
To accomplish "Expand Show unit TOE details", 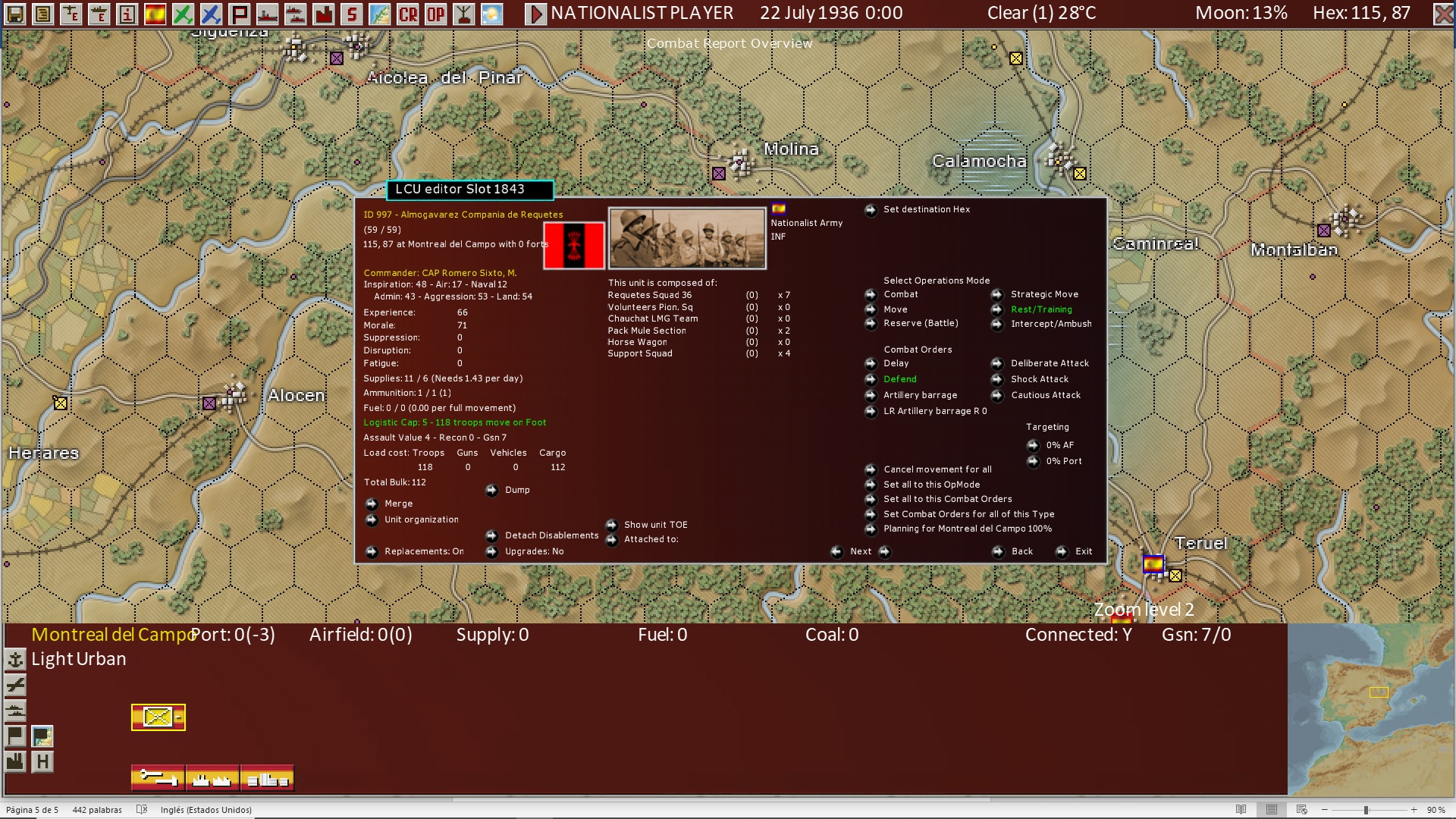I will [654, 524].
